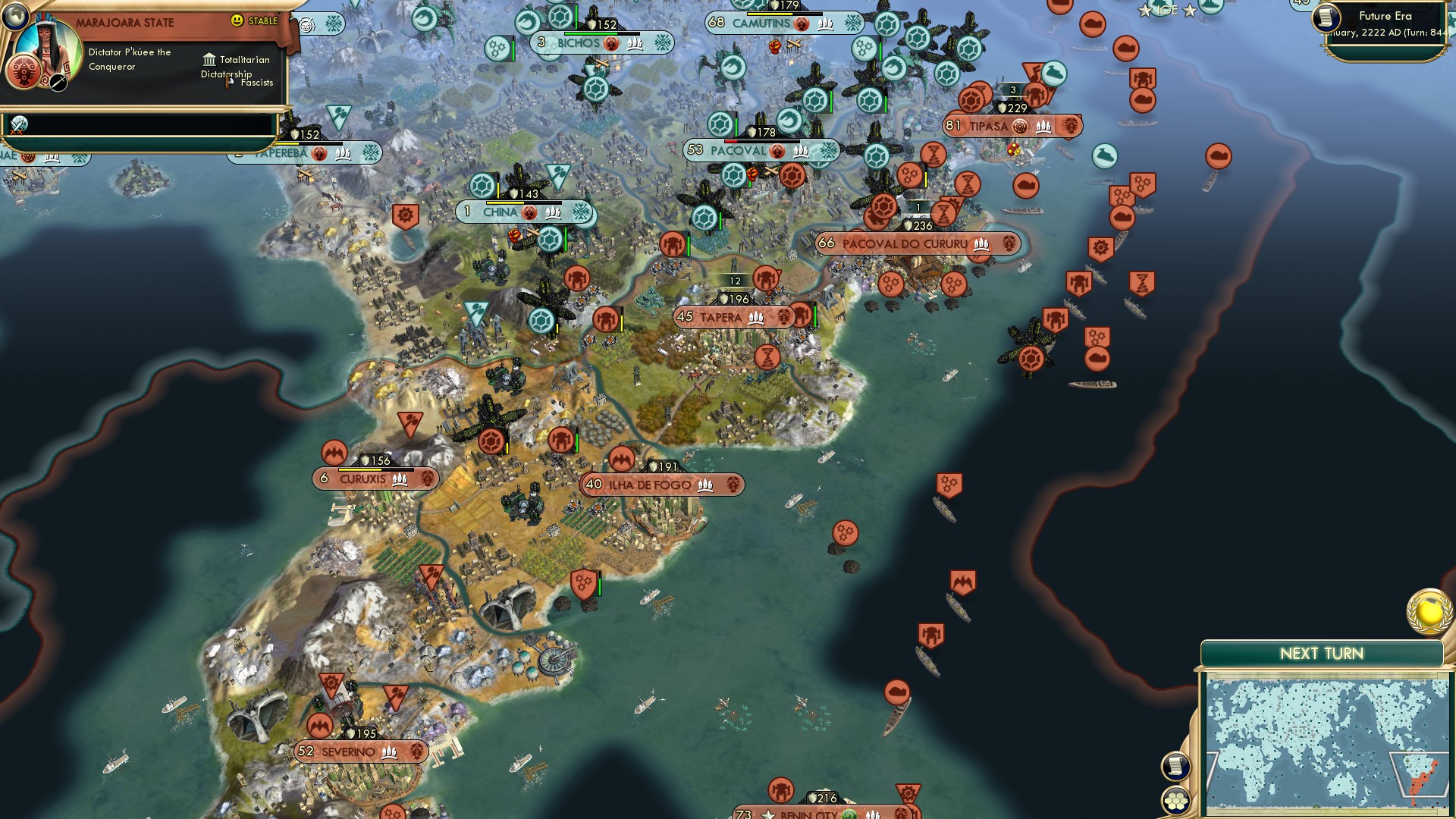
Task: Click the diplomacy globe in the top-left corner
Action: [15, 18]
